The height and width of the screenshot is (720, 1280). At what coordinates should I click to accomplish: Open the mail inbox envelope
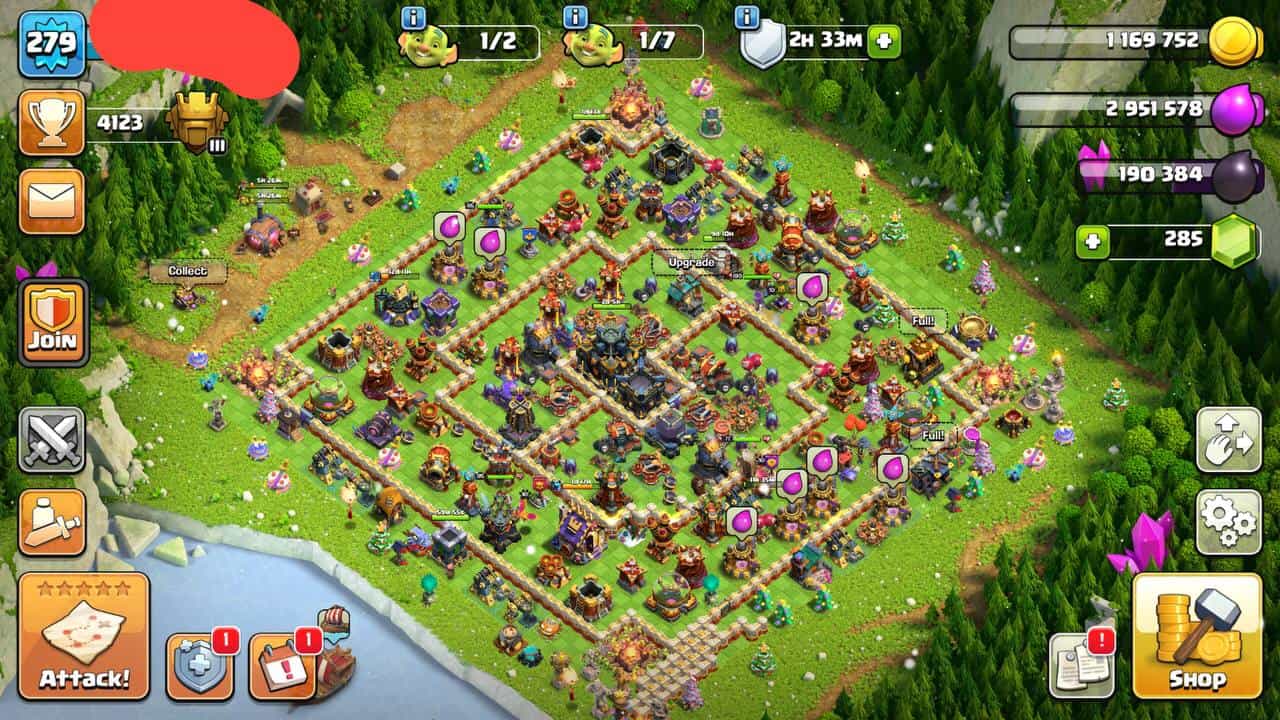pyautogui.click(x=51, y=201)
